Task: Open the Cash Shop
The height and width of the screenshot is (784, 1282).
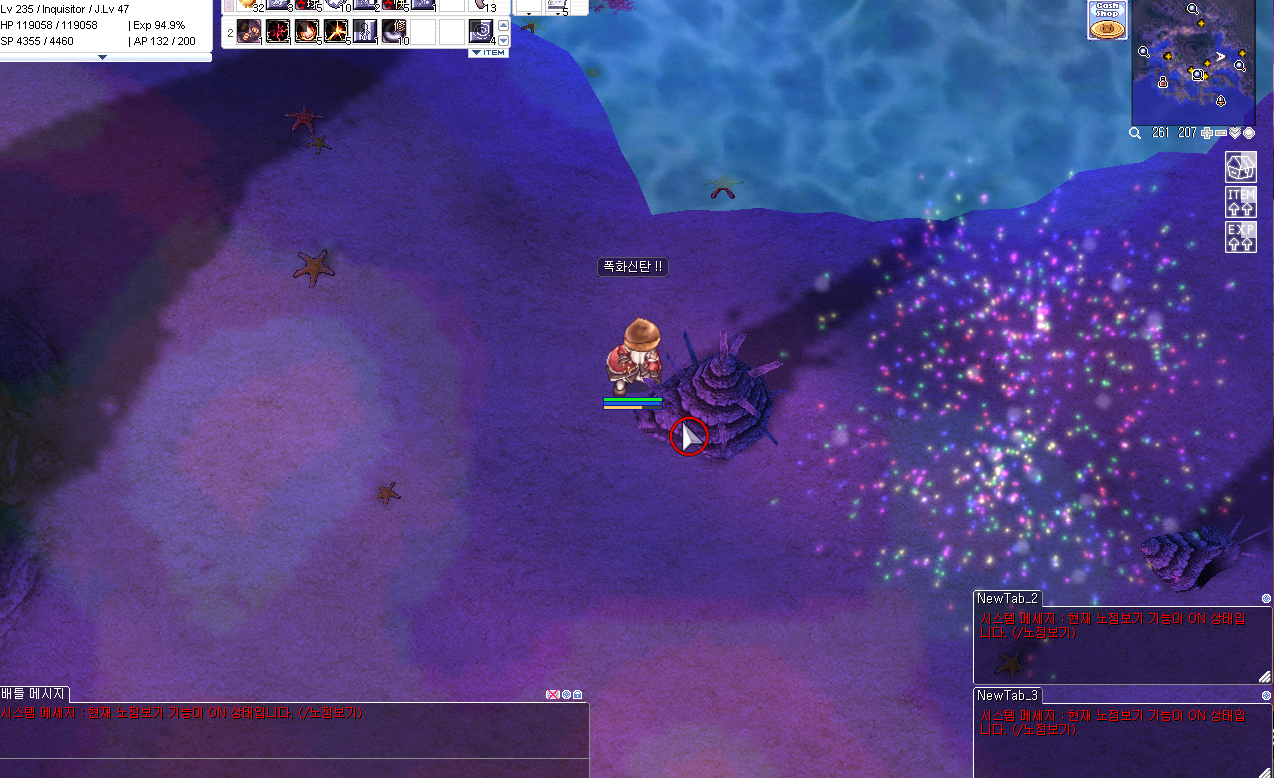Action: click(1106, 20)
